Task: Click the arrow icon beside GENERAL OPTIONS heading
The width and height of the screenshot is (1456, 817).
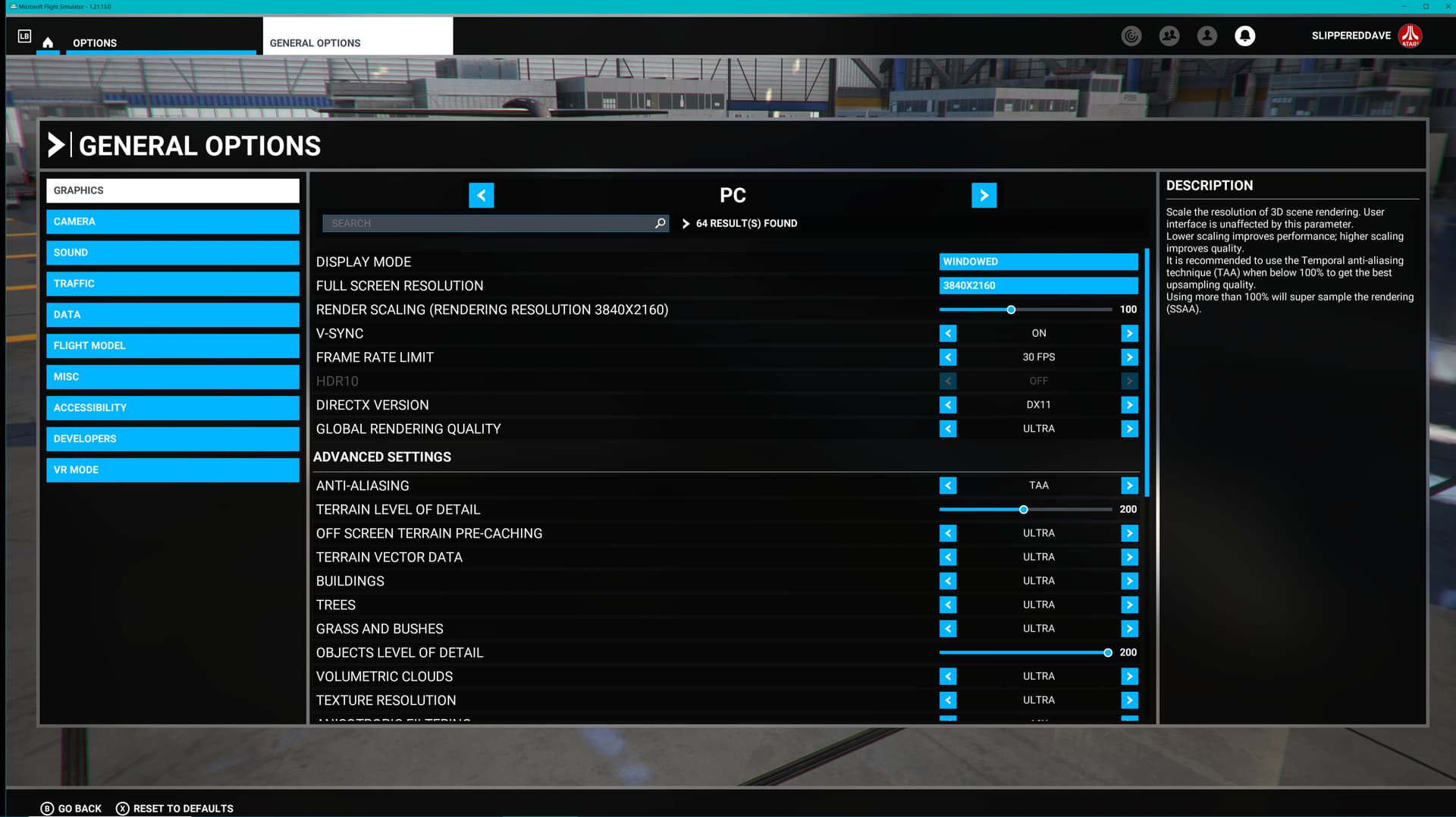Action: pos(56,146)
